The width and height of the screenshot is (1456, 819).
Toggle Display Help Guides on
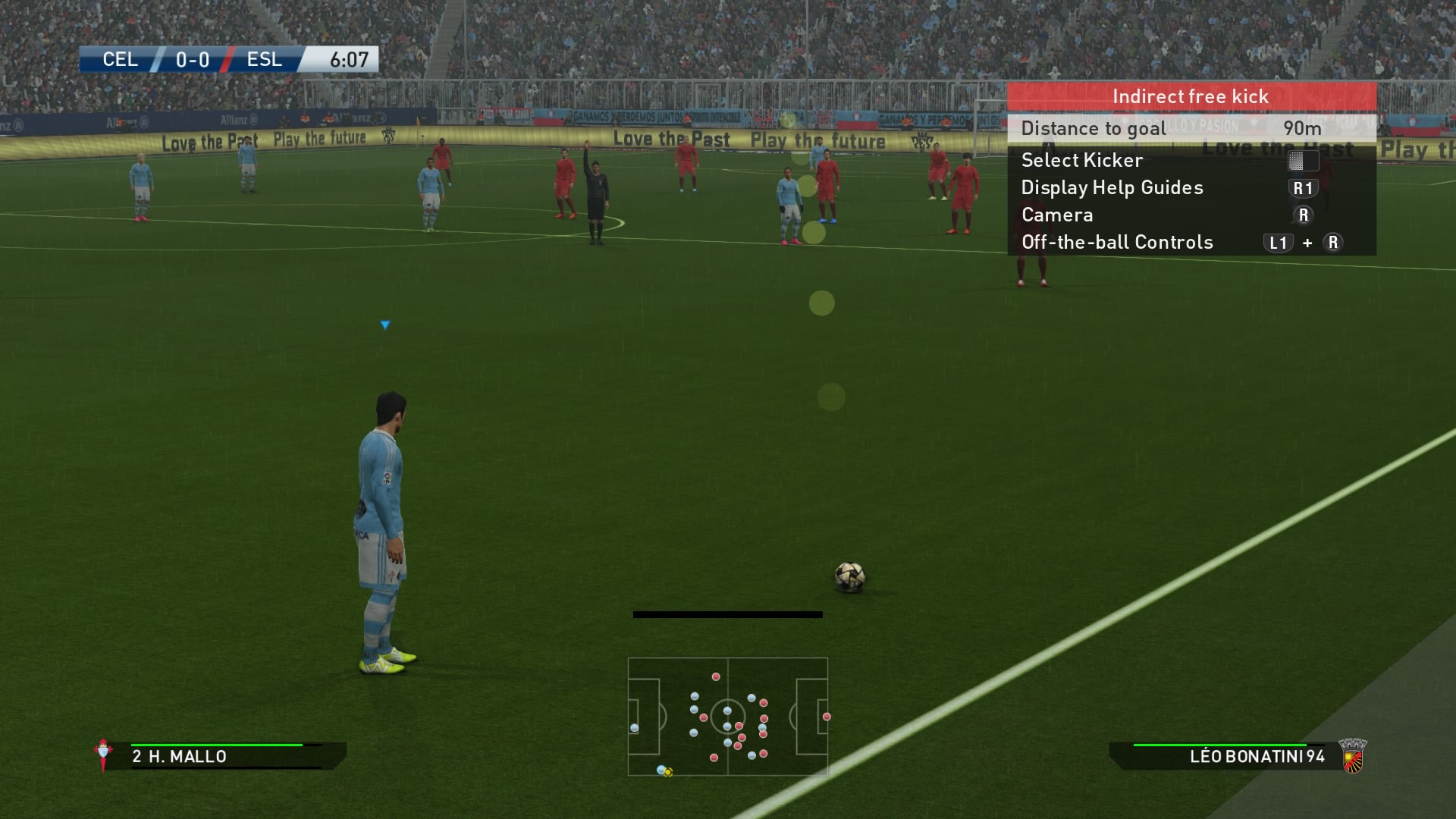[x=1112, y=187]
